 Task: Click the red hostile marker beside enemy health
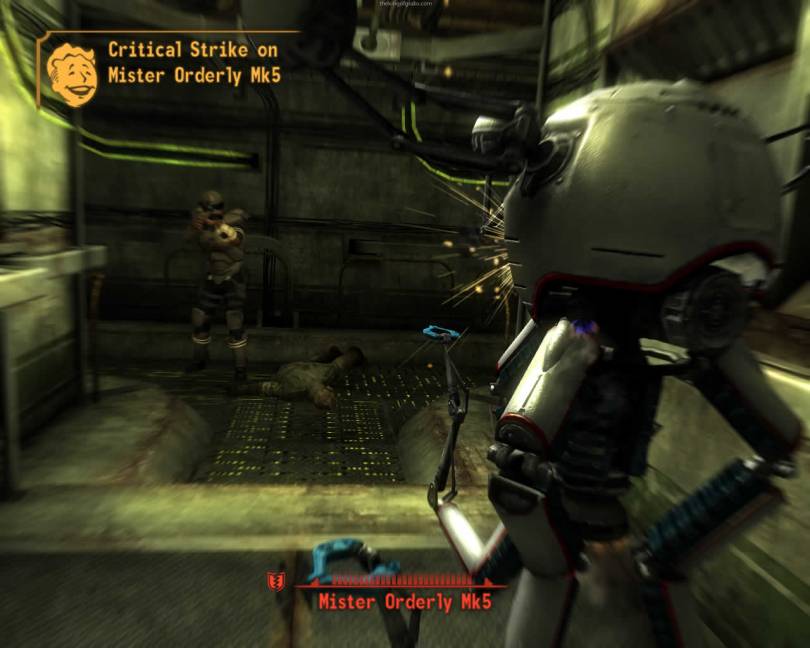[273, 581]
